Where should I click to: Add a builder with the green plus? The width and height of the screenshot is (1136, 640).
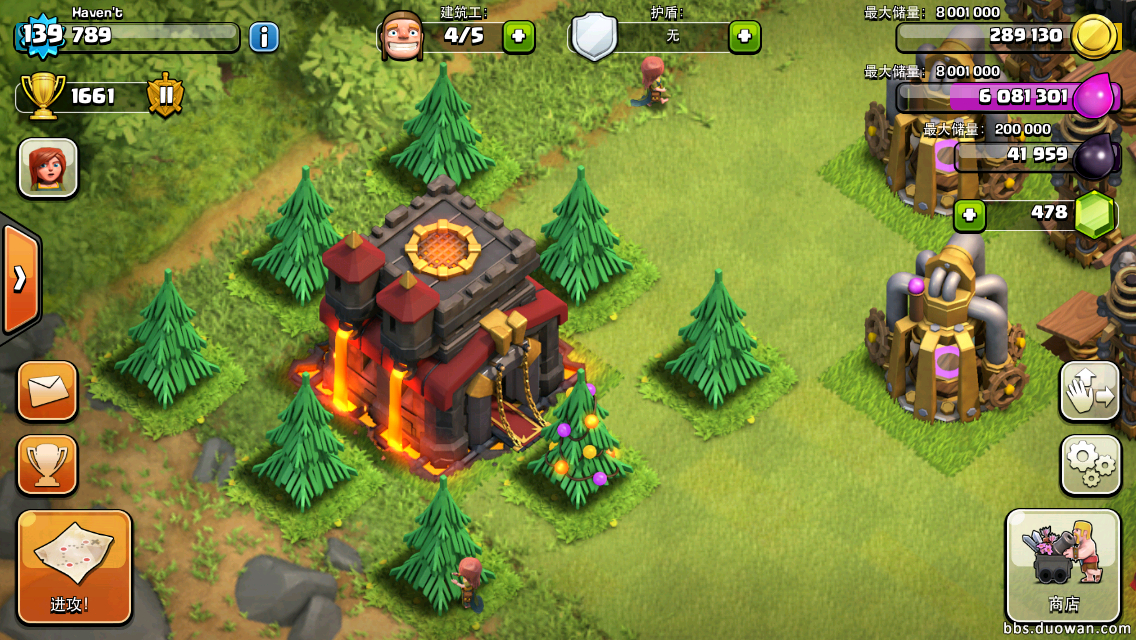518,37
